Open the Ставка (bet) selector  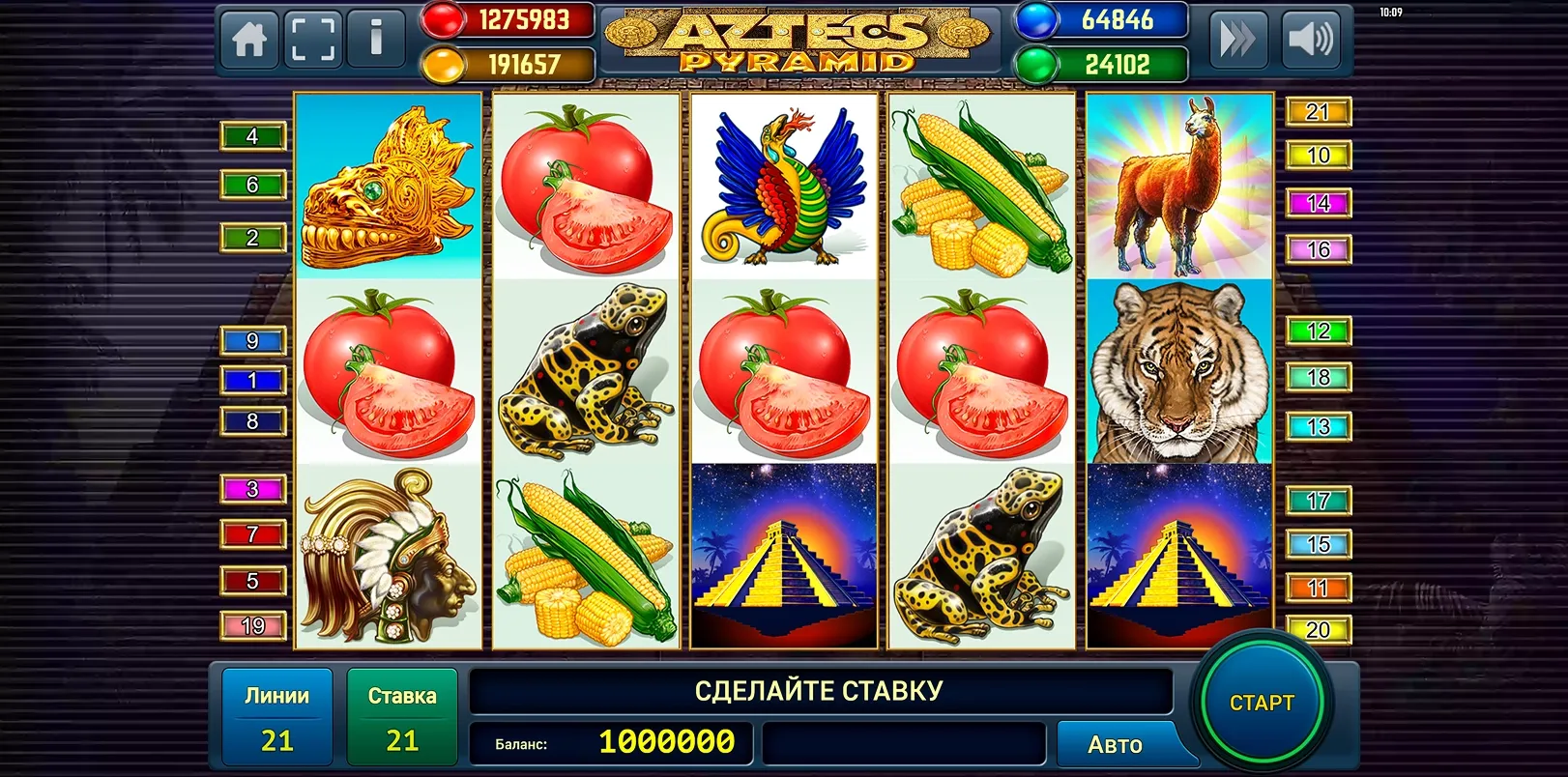click(x=402, y=715)
